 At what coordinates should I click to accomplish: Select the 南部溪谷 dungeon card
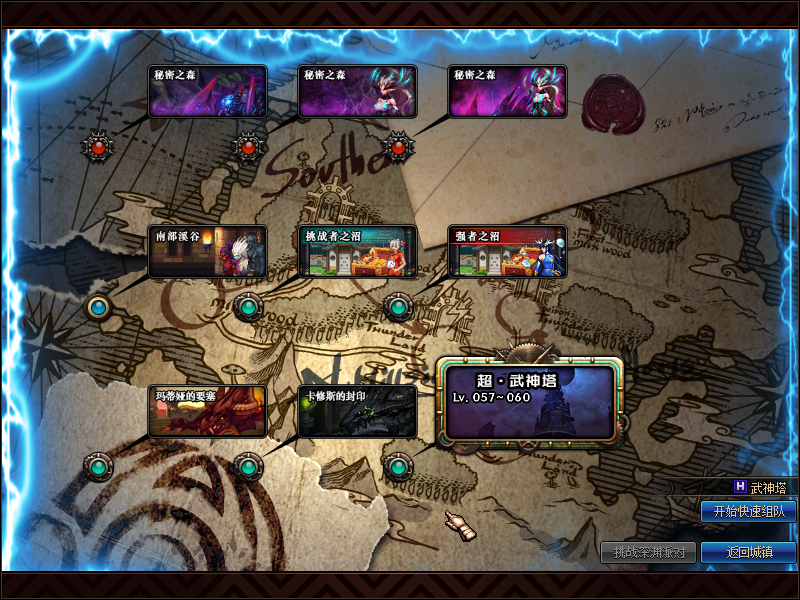207,251
